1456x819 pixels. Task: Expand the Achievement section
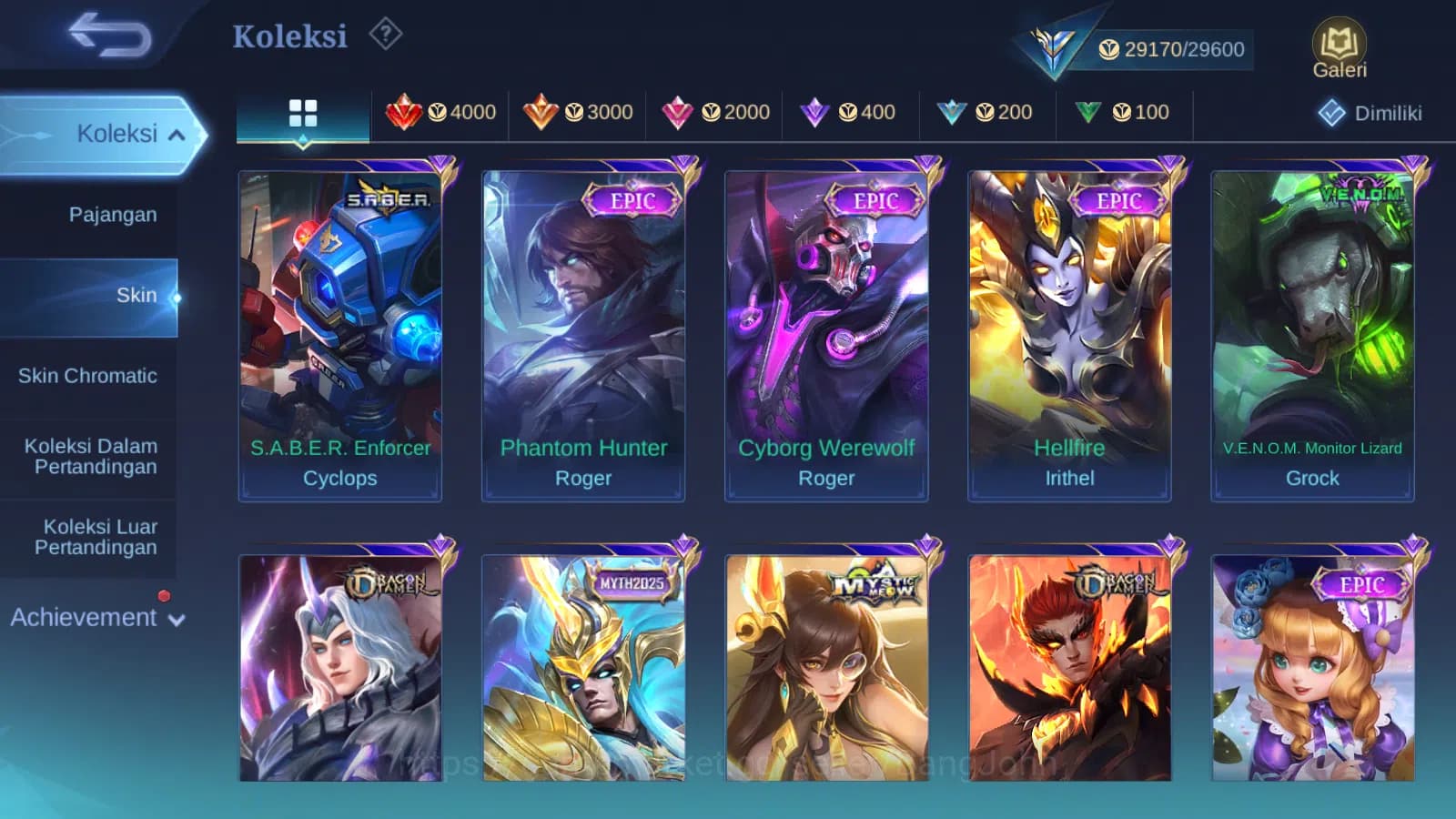coord(96,617)
